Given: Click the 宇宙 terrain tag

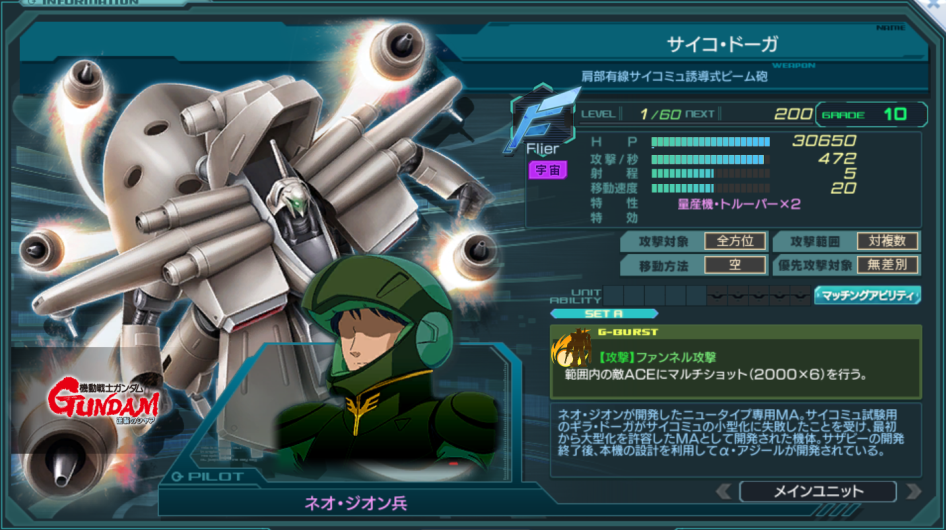Looking at the screenshot, I should pos(547,170).
